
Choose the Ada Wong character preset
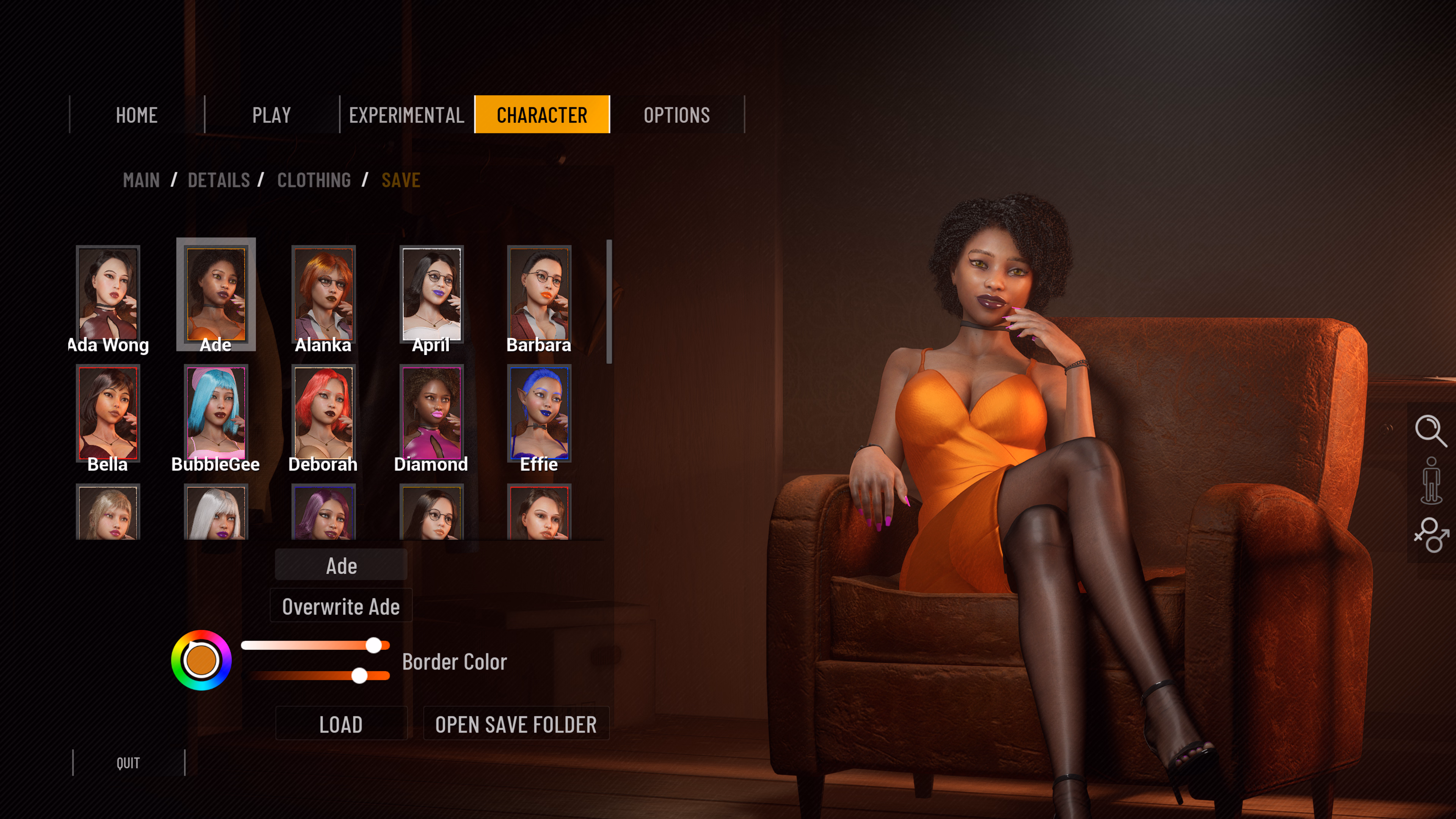point(108,294)
